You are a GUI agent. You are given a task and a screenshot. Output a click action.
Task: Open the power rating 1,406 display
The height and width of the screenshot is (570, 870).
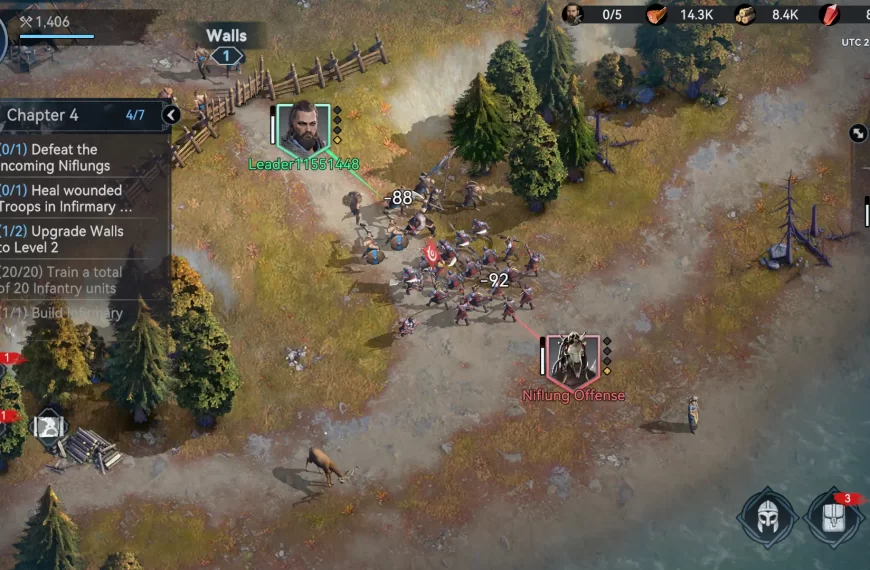pyautogui.click(x=45, y=21)
